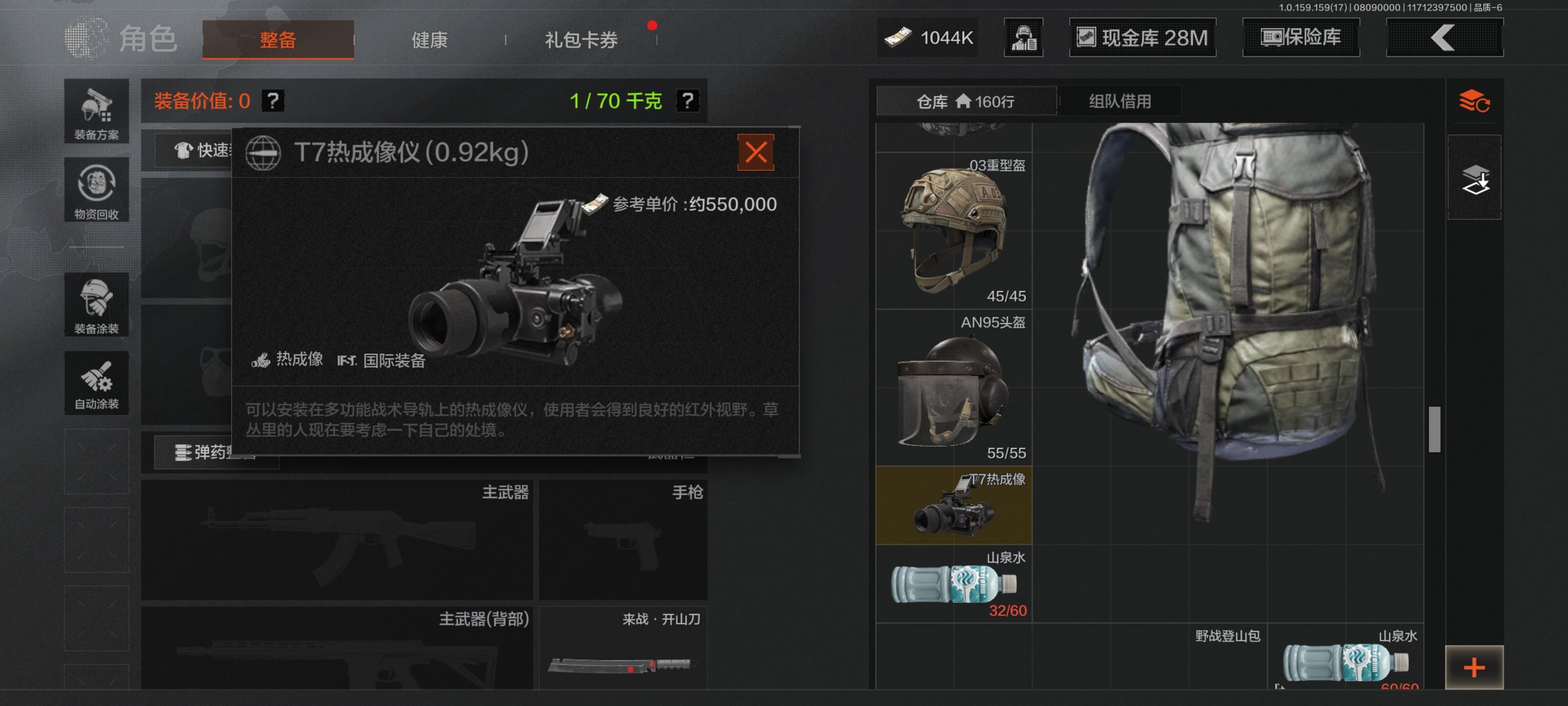Screen dimensions: 1568x706
Task: Select the 整备 tab
Action: (277, 40)
